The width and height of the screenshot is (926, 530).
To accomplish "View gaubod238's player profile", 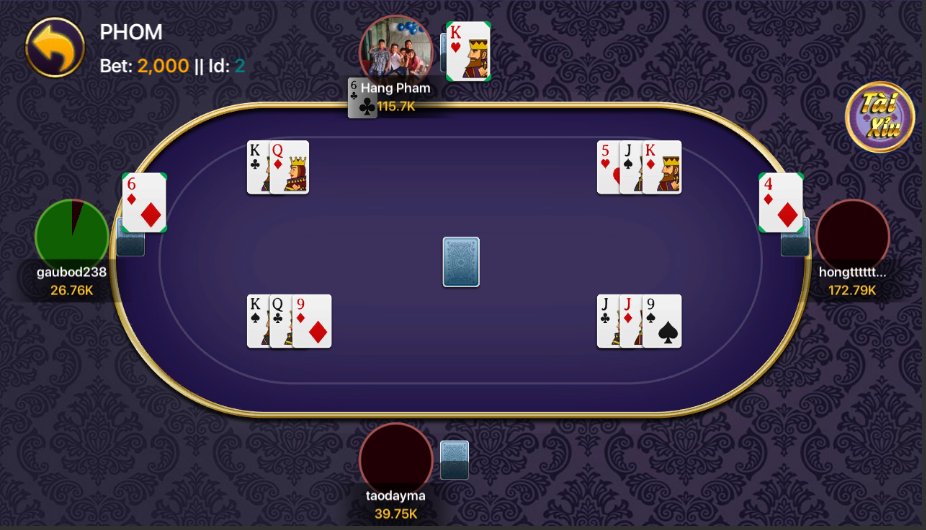I will (x=72, y=236).
